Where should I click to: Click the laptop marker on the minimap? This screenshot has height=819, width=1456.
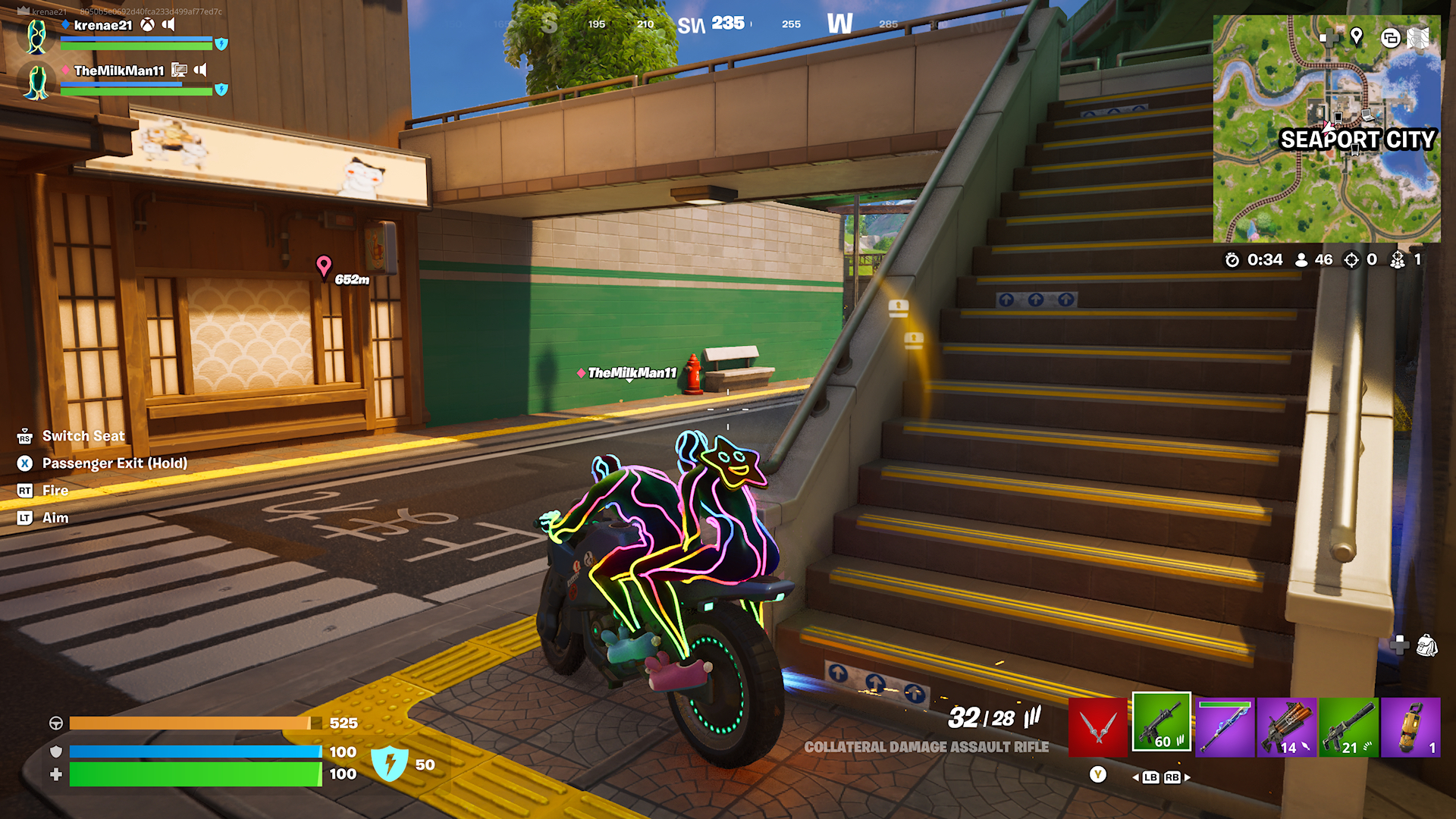(1367, 115)
